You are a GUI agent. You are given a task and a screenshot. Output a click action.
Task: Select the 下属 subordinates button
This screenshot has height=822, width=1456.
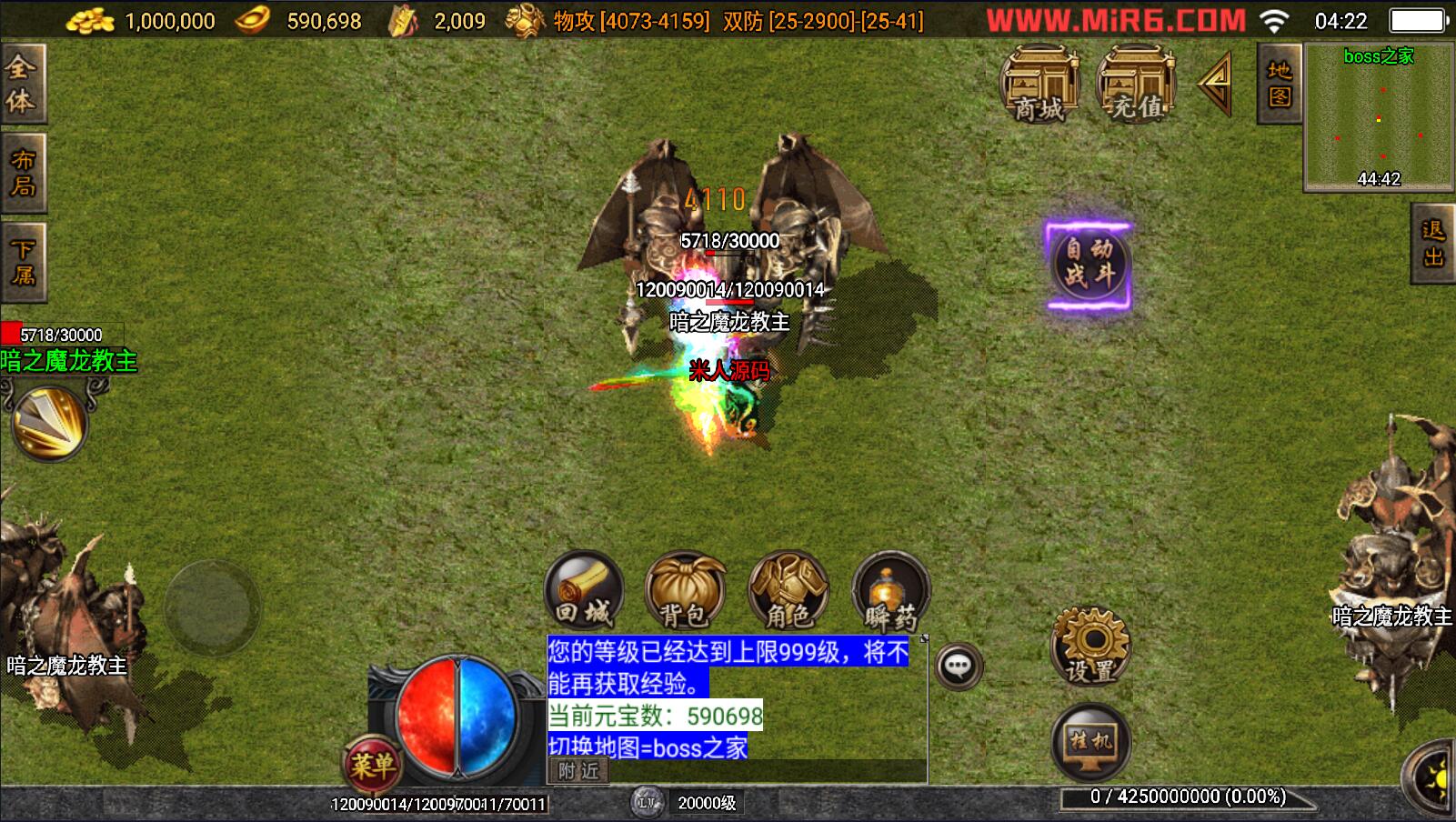[x=22, y=262]
